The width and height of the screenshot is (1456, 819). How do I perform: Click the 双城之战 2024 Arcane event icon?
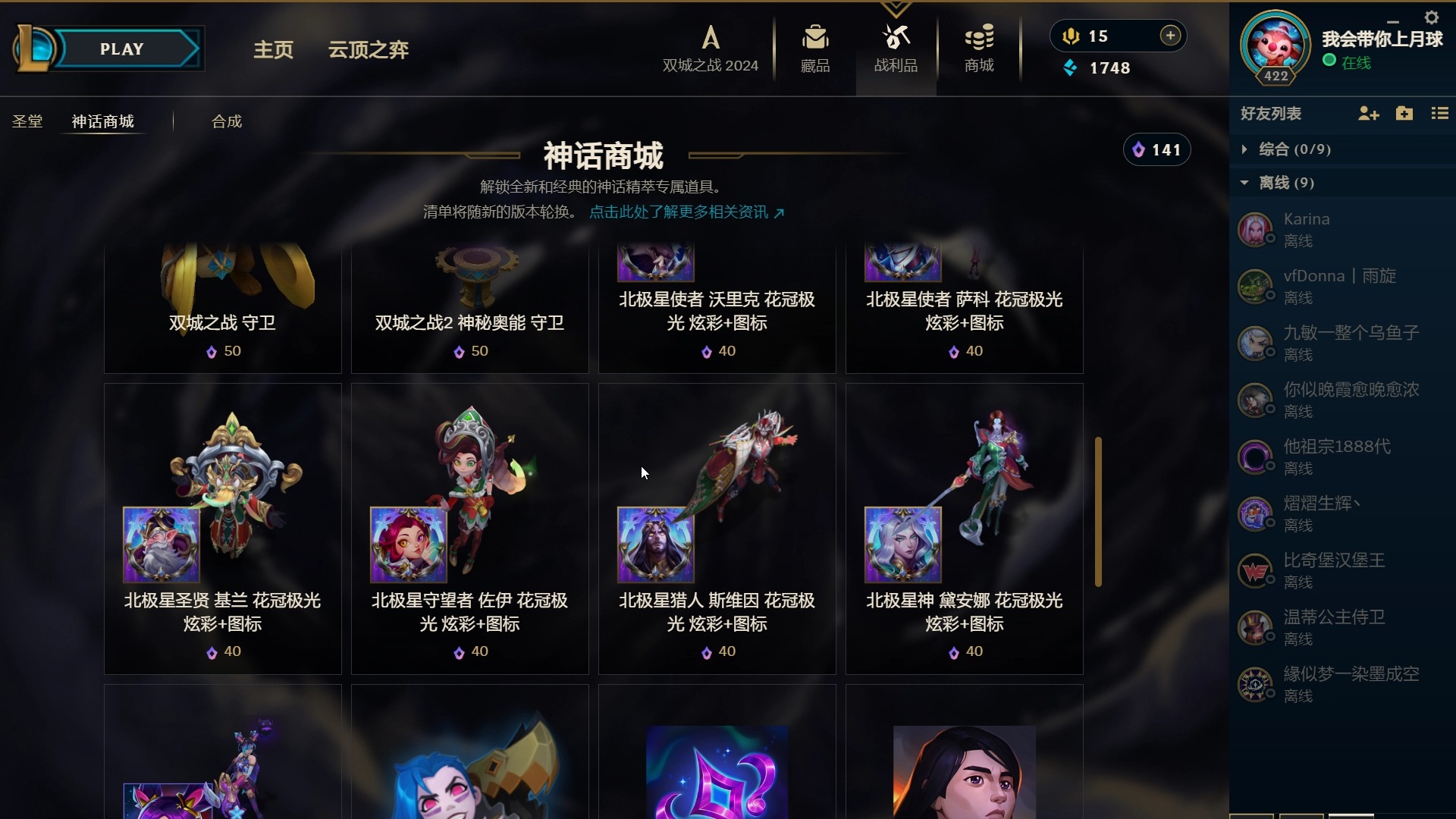(710, 38)
